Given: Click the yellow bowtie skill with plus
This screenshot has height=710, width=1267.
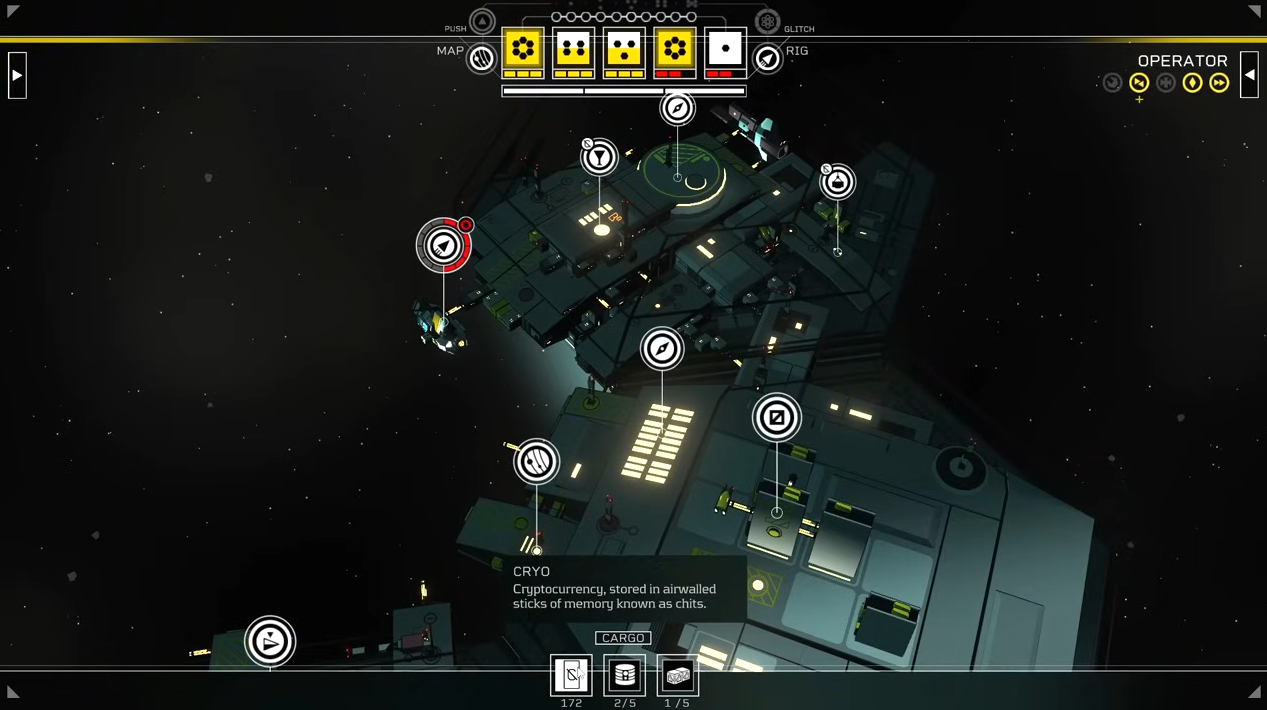Looking at the screenshot, I should [x=1139, y=83].
